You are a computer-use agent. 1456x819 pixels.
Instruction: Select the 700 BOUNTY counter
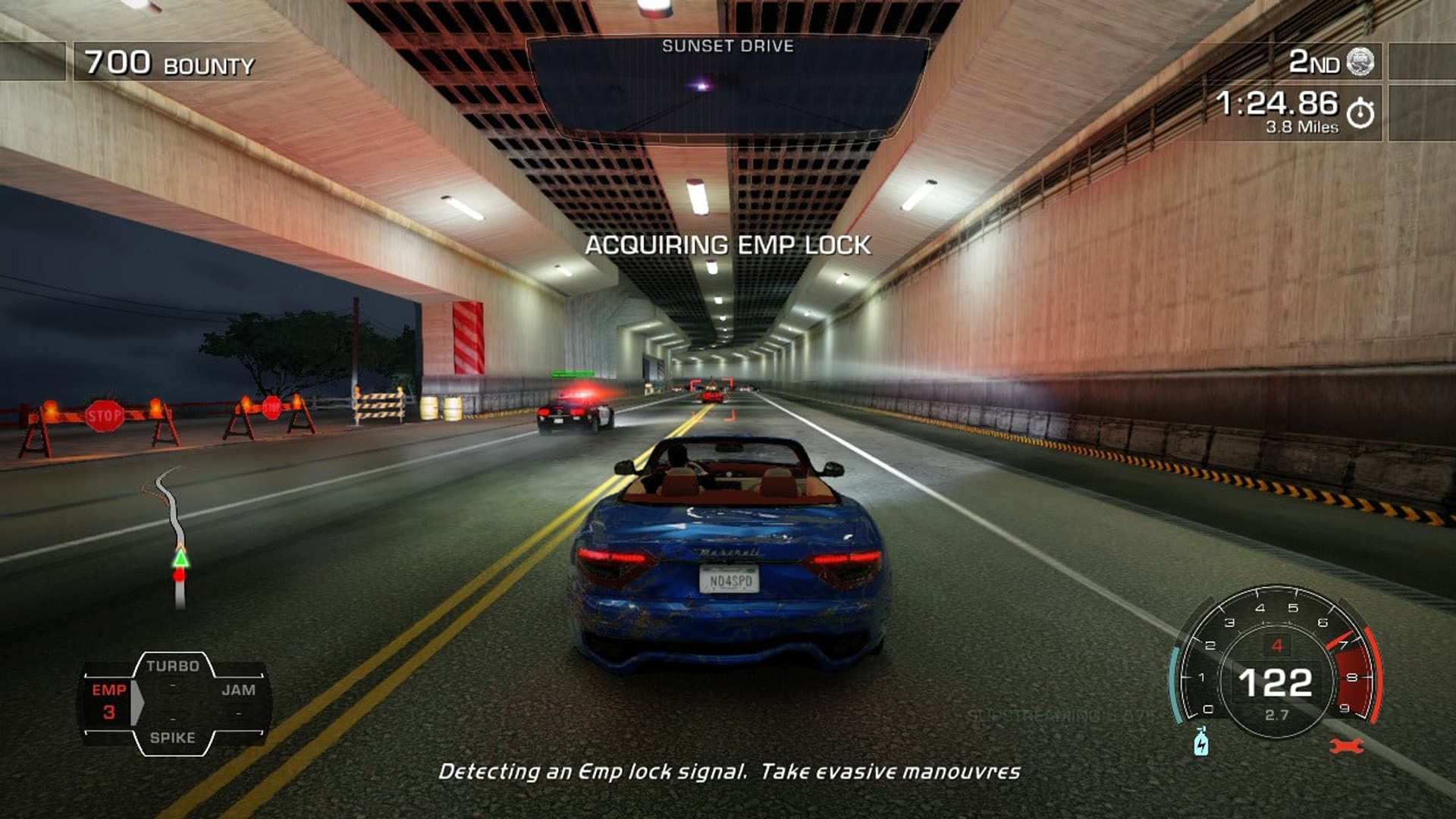pos(167,63)
